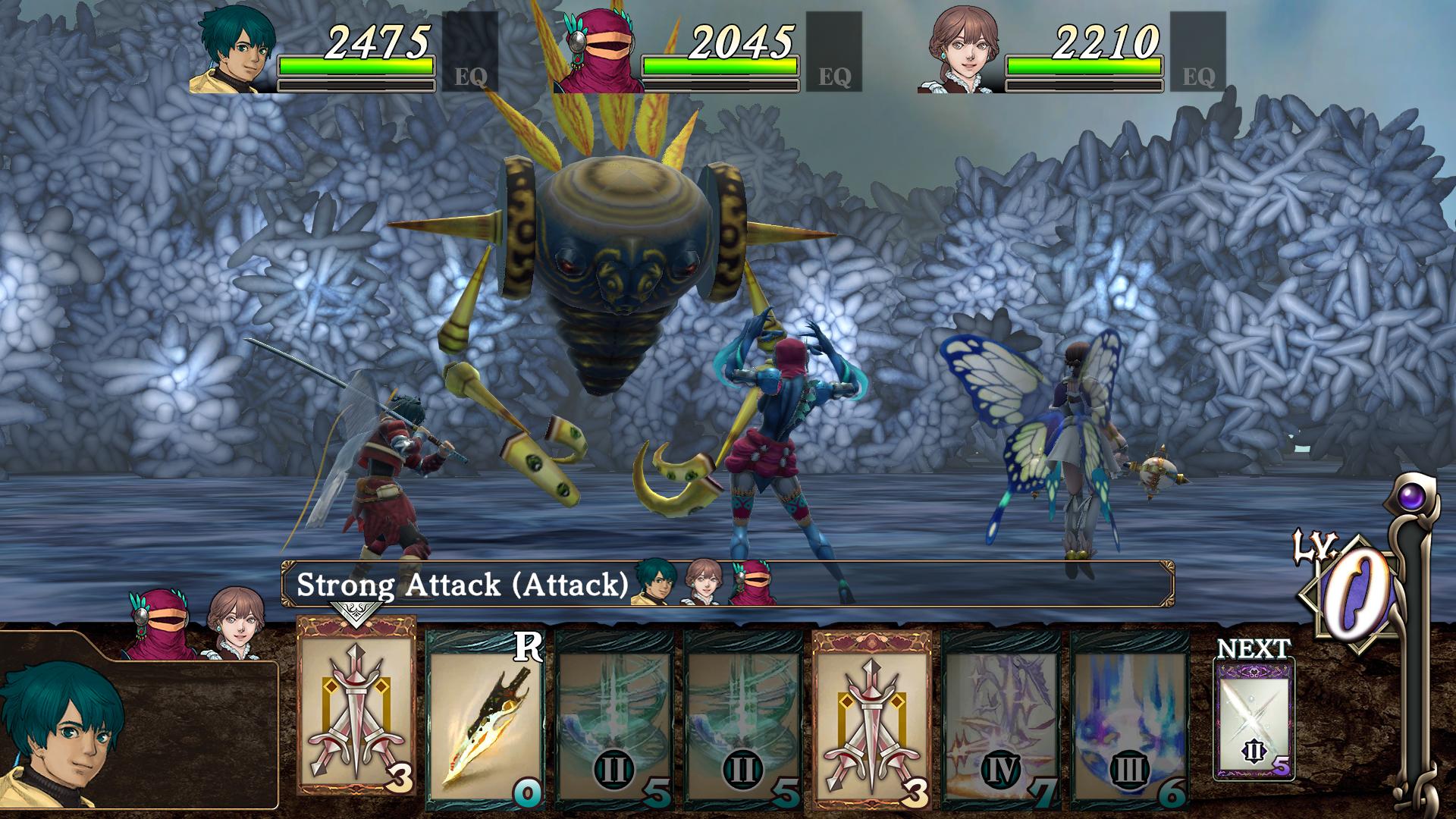
Task: Click the NEXT preview card
Action: point(1254,718)
